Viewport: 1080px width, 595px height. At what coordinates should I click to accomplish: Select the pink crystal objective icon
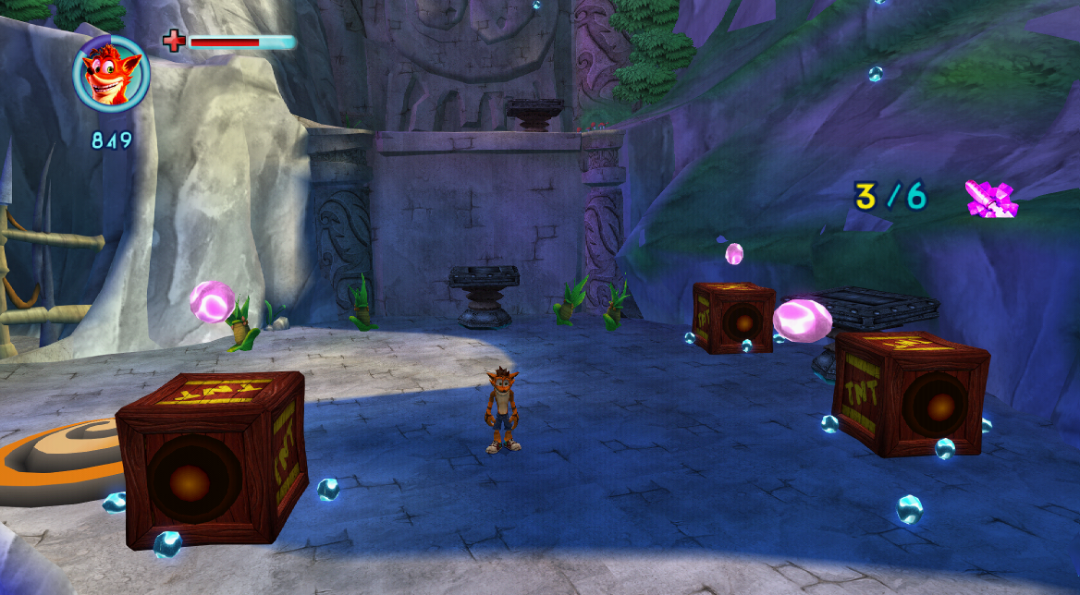coord(991,198)
